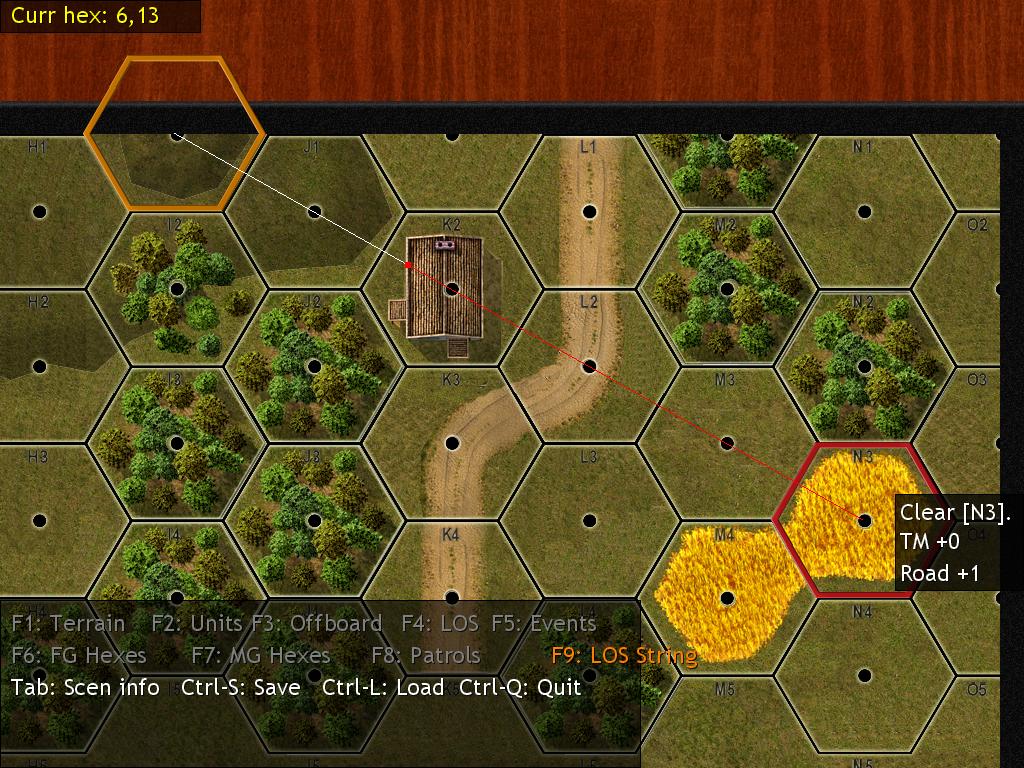1024x768 pixels.
Task: Select the L2 road hex
Action: click(590, 366)
